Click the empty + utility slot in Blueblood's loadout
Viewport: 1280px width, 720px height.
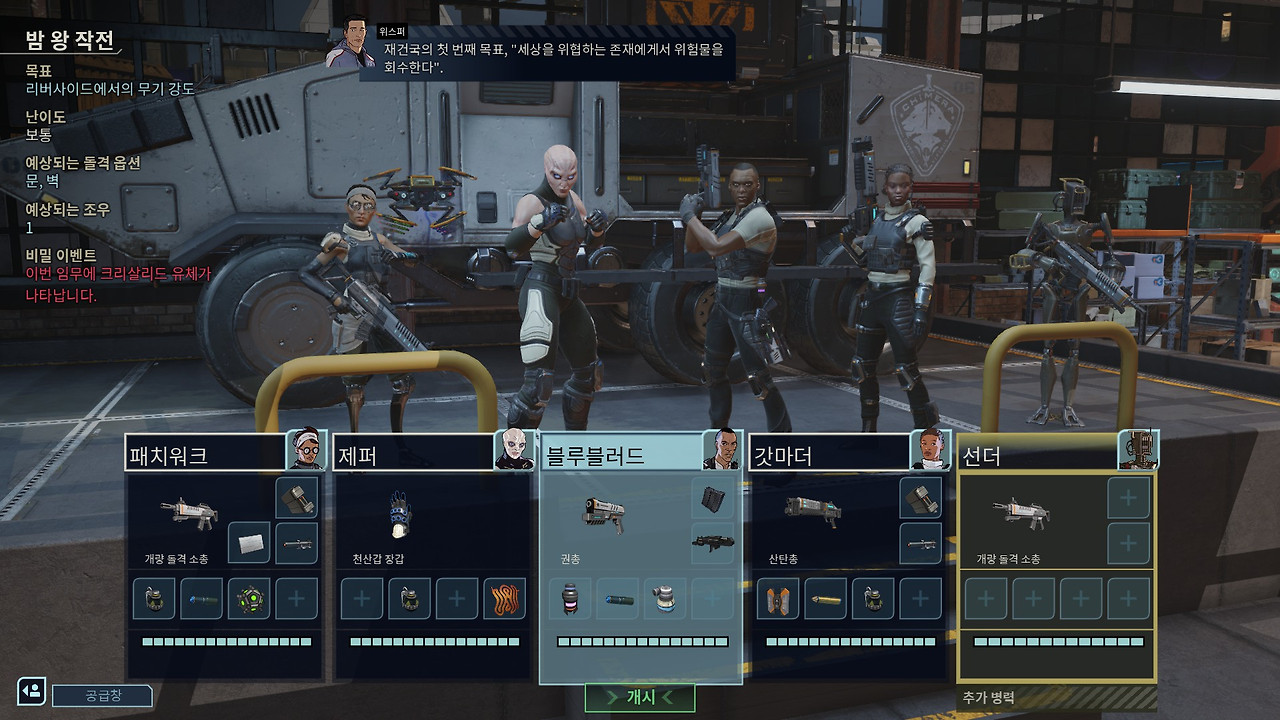[x=712, y=598]
